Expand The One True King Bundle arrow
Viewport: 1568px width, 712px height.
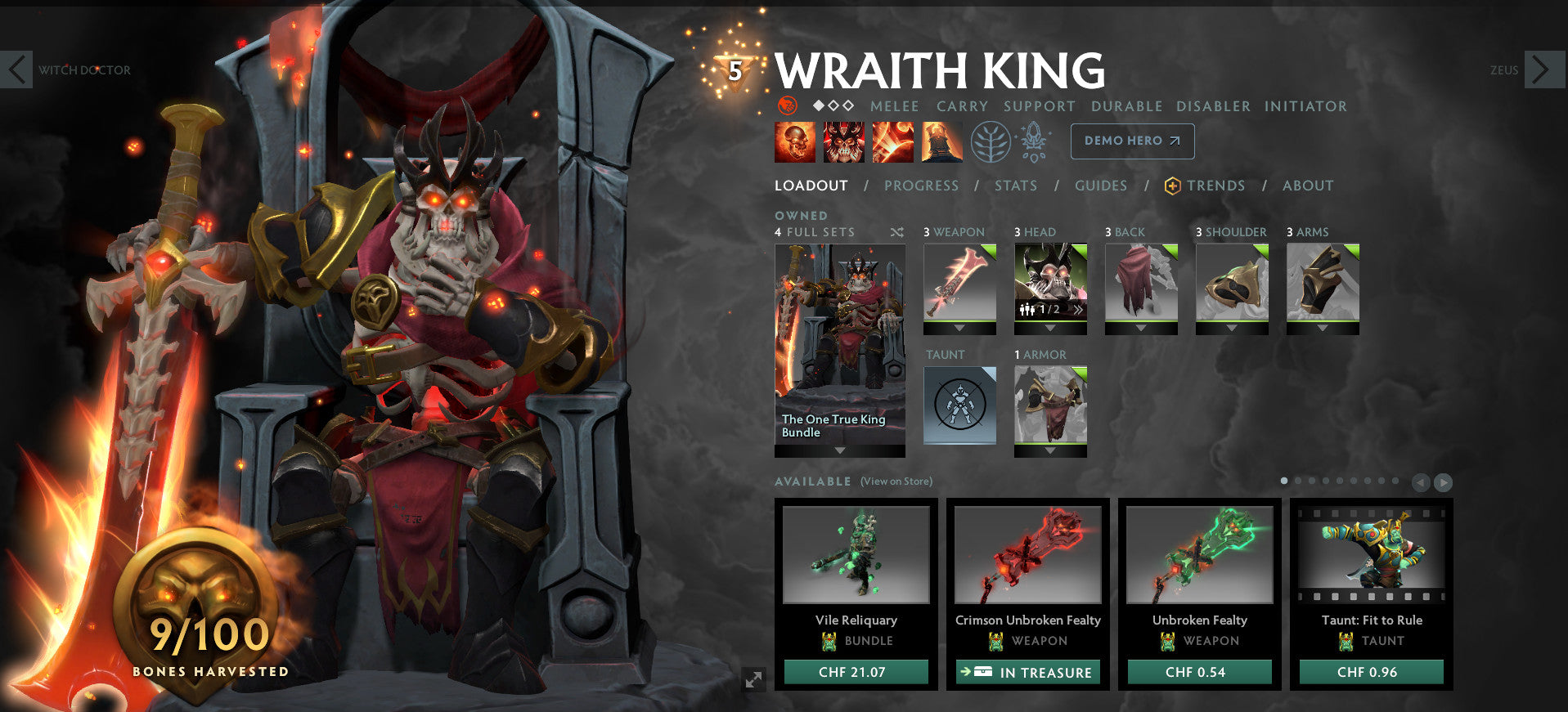[839, 449]
